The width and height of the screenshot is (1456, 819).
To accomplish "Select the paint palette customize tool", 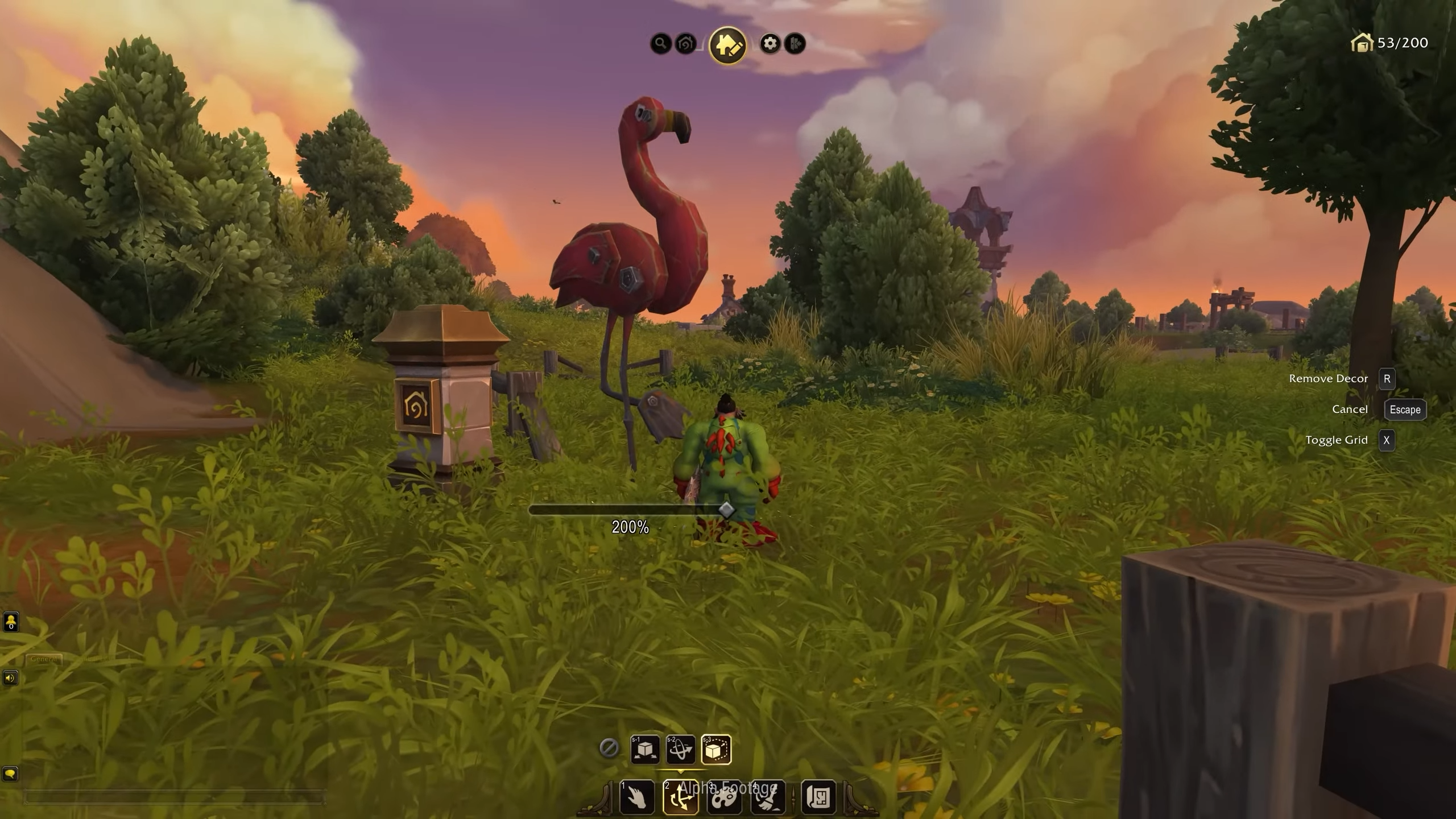I will tap(724, 797).
